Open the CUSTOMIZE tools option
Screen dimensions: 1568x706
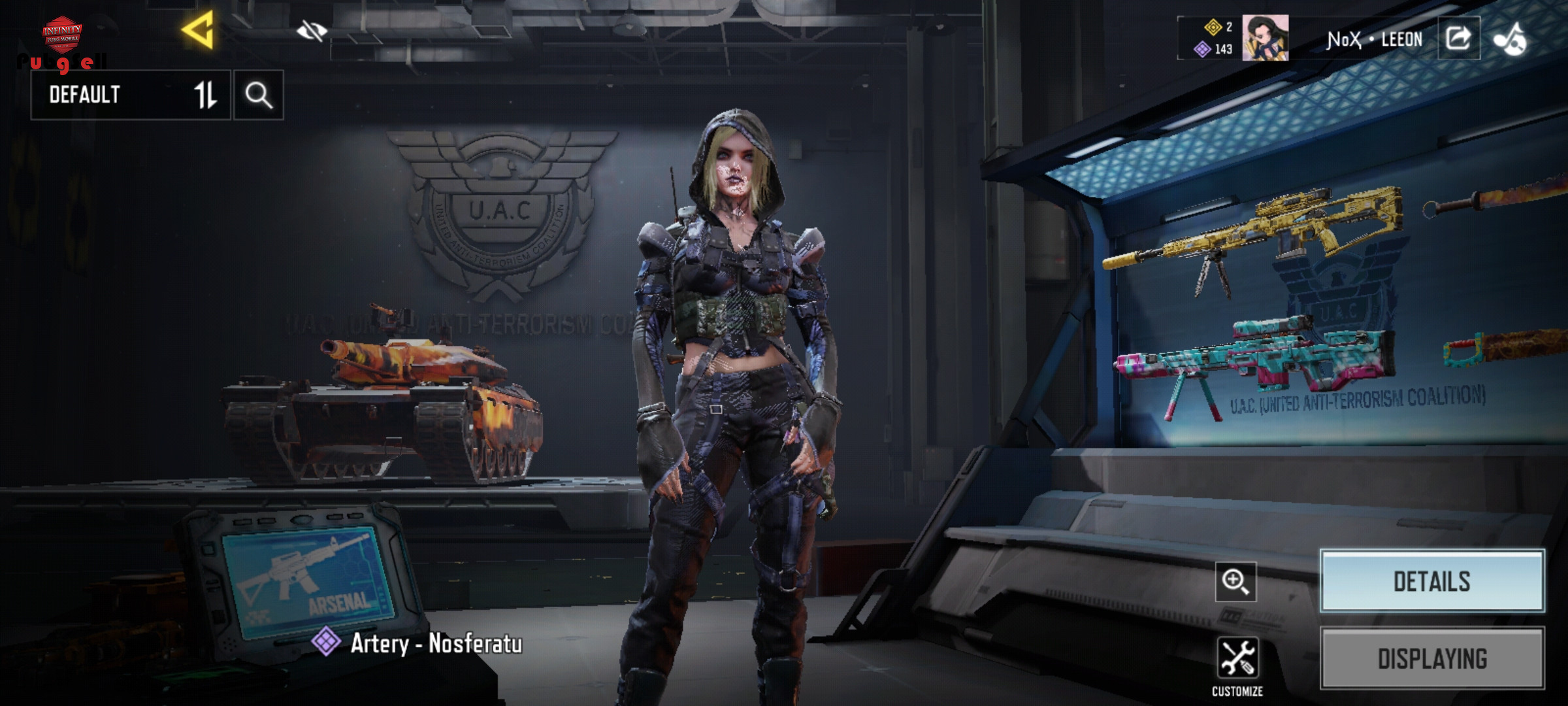pyautogui.click(x=1237, y=665)
